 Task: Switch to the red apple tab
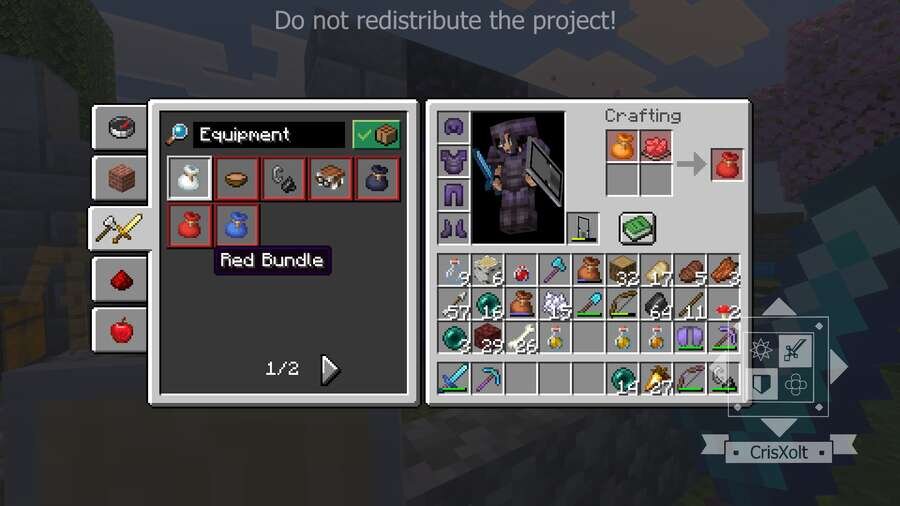click(x=120, y=329)
